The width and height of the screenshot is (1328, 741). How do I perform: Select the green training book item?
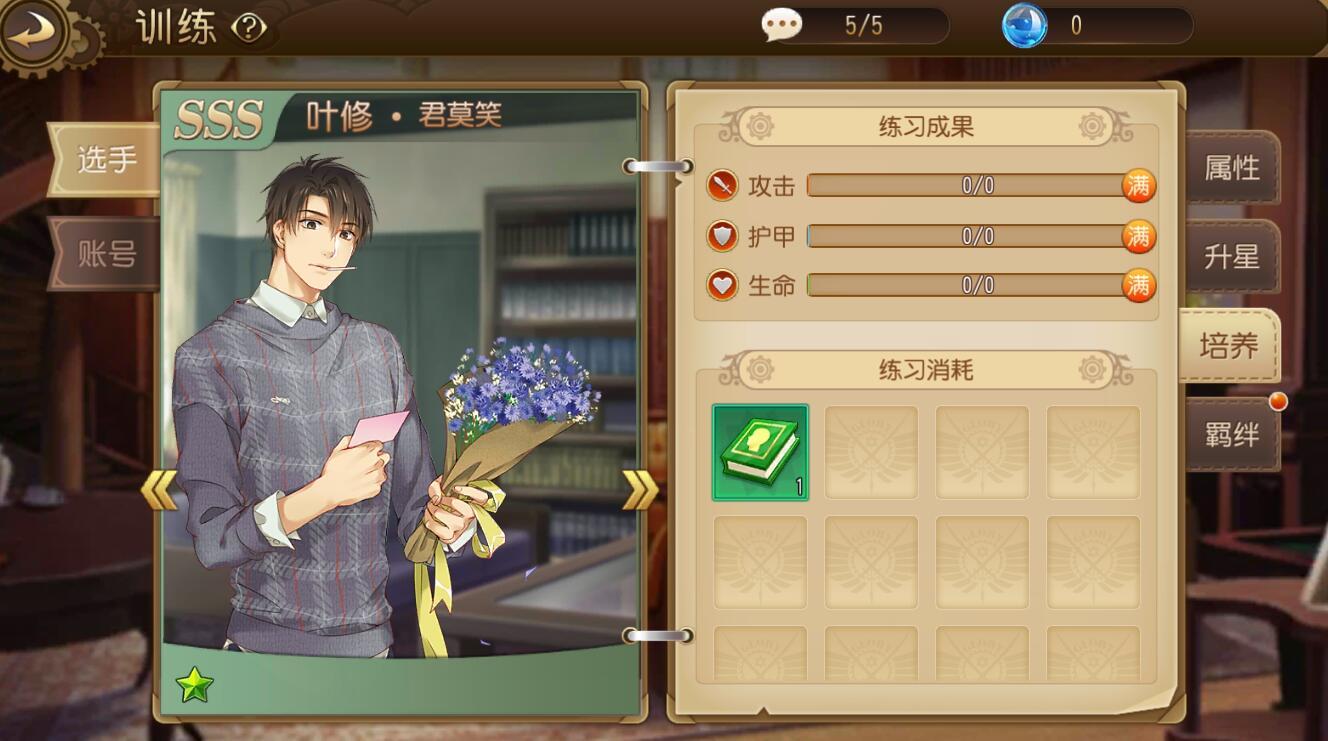pyautogui.click(x=760, y=452)
